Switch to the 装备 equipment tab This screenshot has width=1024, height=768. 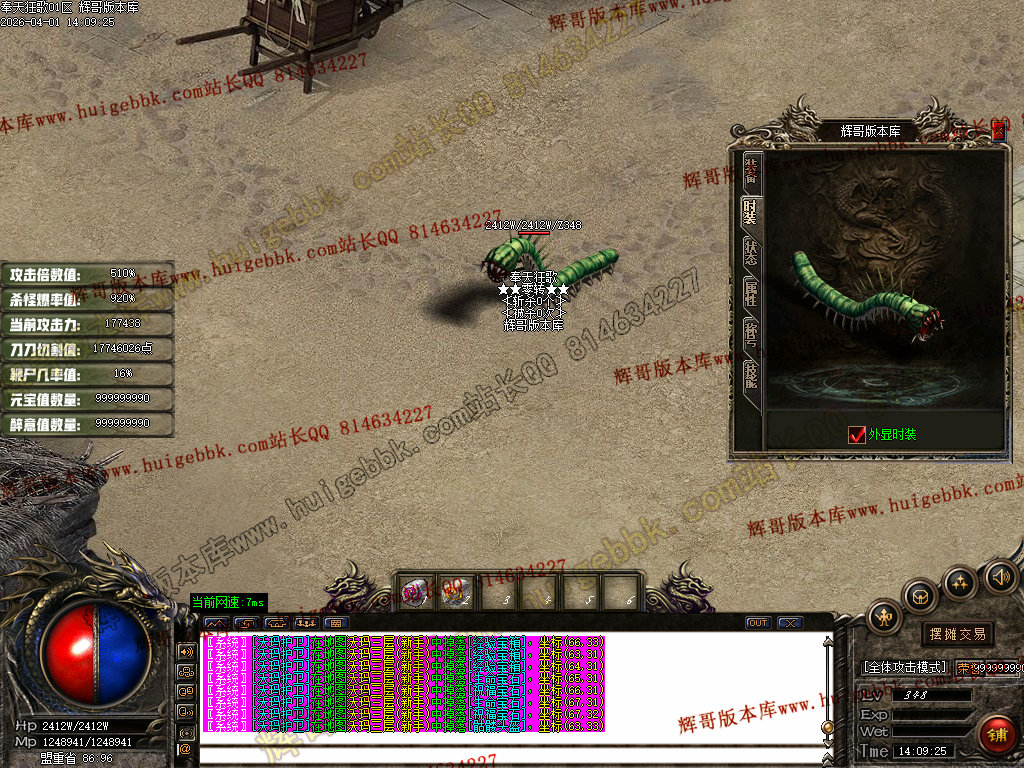[x=751, y=172]
